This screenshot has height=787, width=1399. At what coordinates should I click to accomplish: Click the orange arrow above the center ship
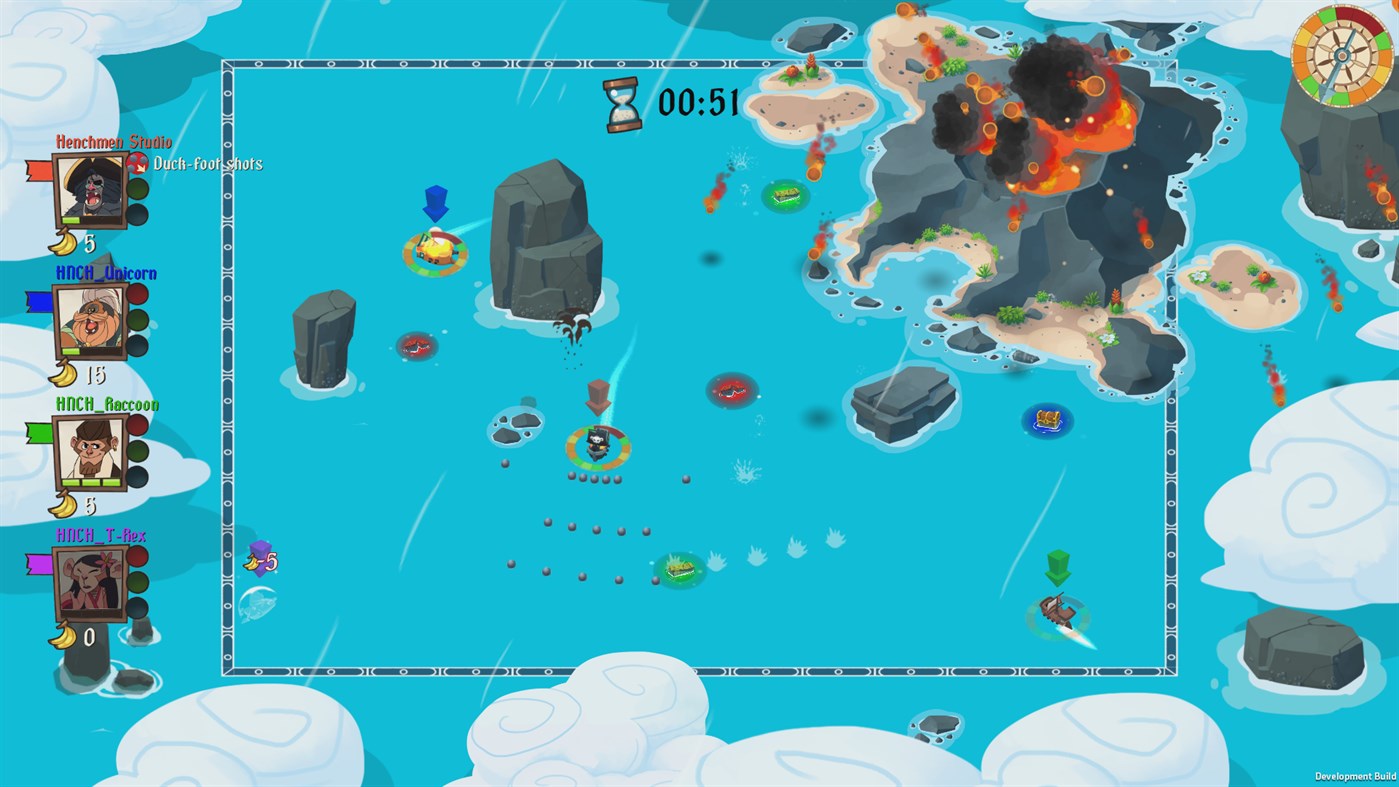click(x=599, y=396)
